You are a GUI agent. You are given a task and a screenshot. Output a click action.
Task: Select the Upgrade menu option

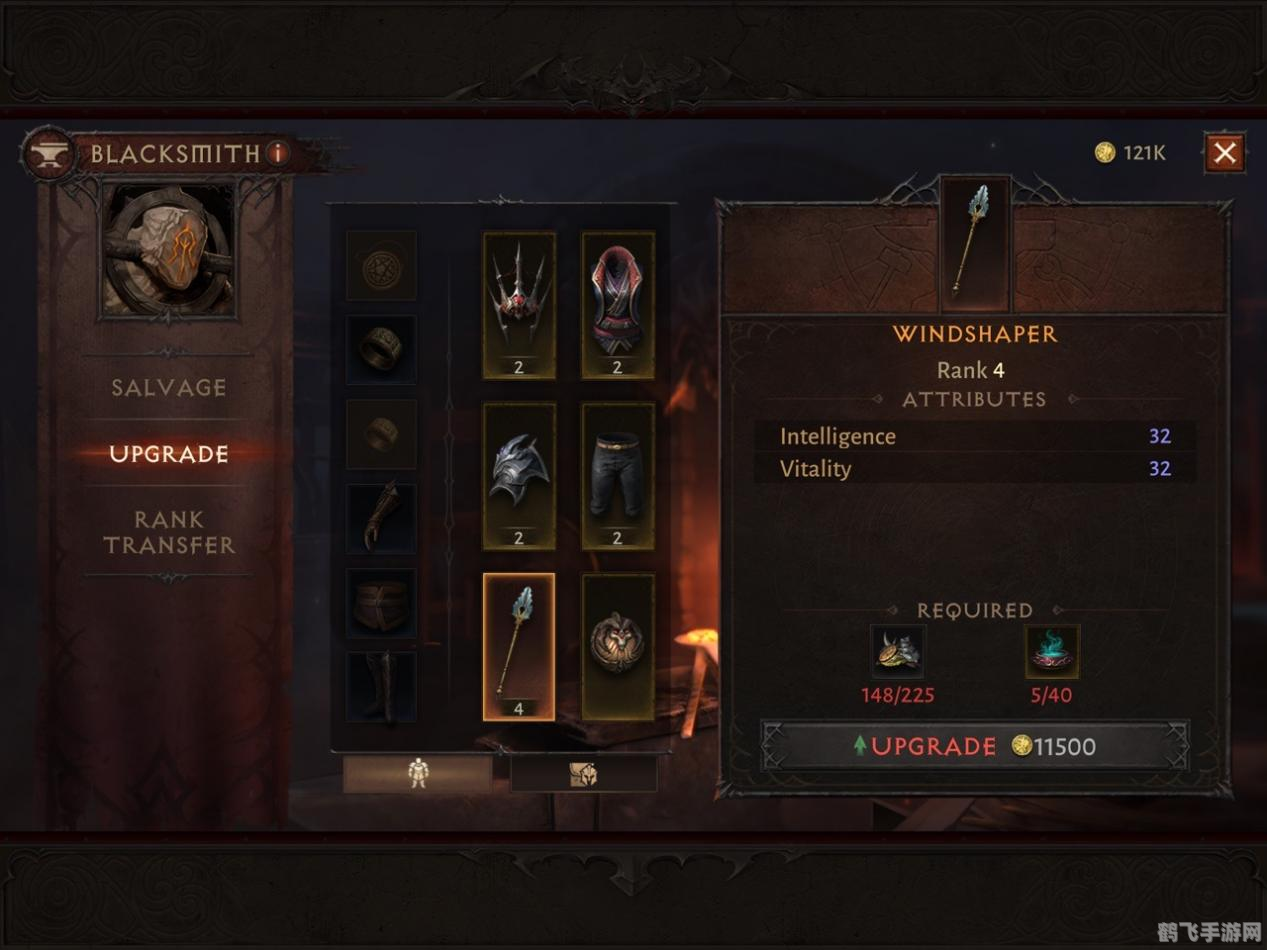[168, 454]
